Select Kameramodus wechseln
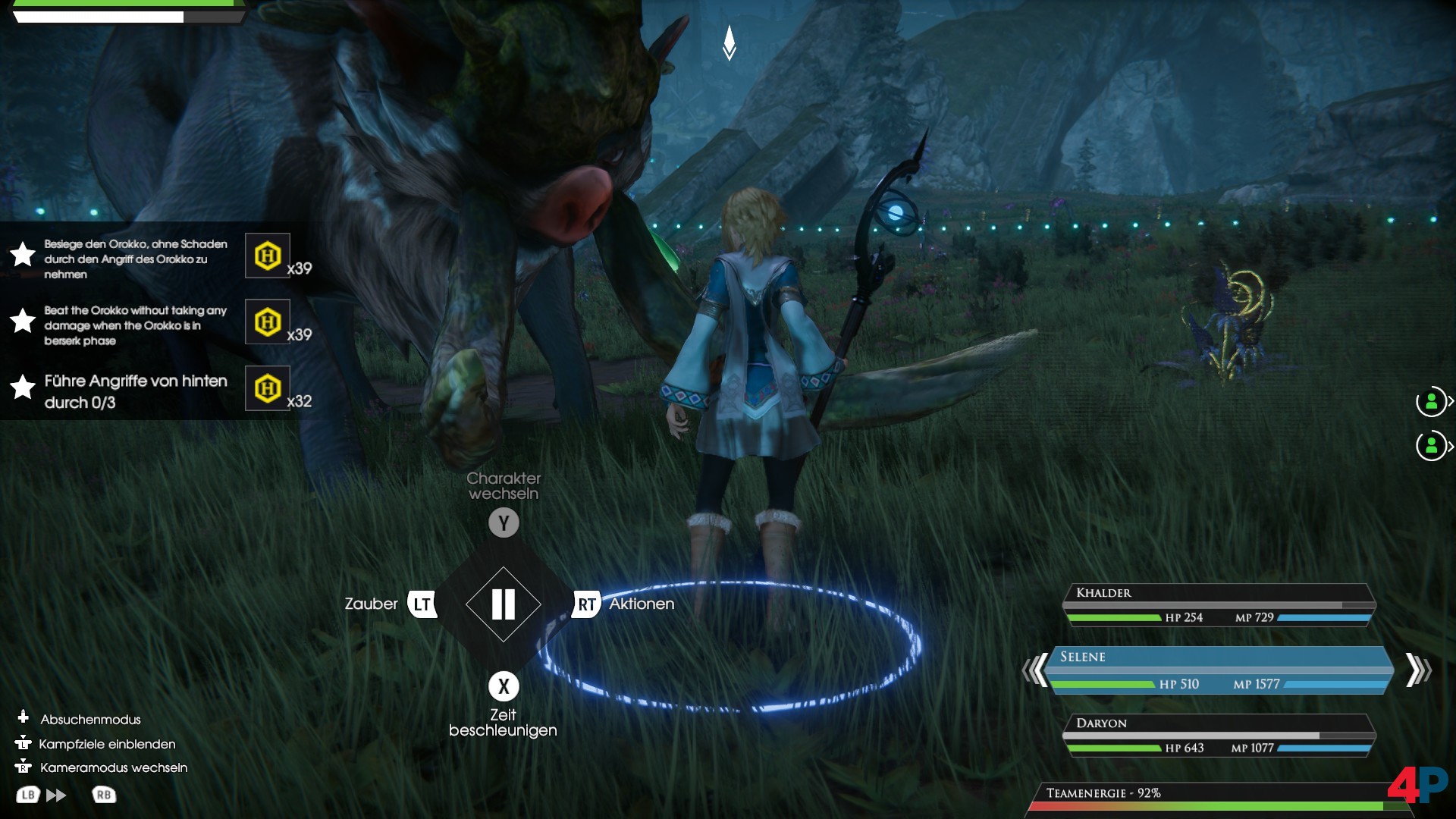The image size is (1456, 819). pyautogui.click(x=113, y=767)
